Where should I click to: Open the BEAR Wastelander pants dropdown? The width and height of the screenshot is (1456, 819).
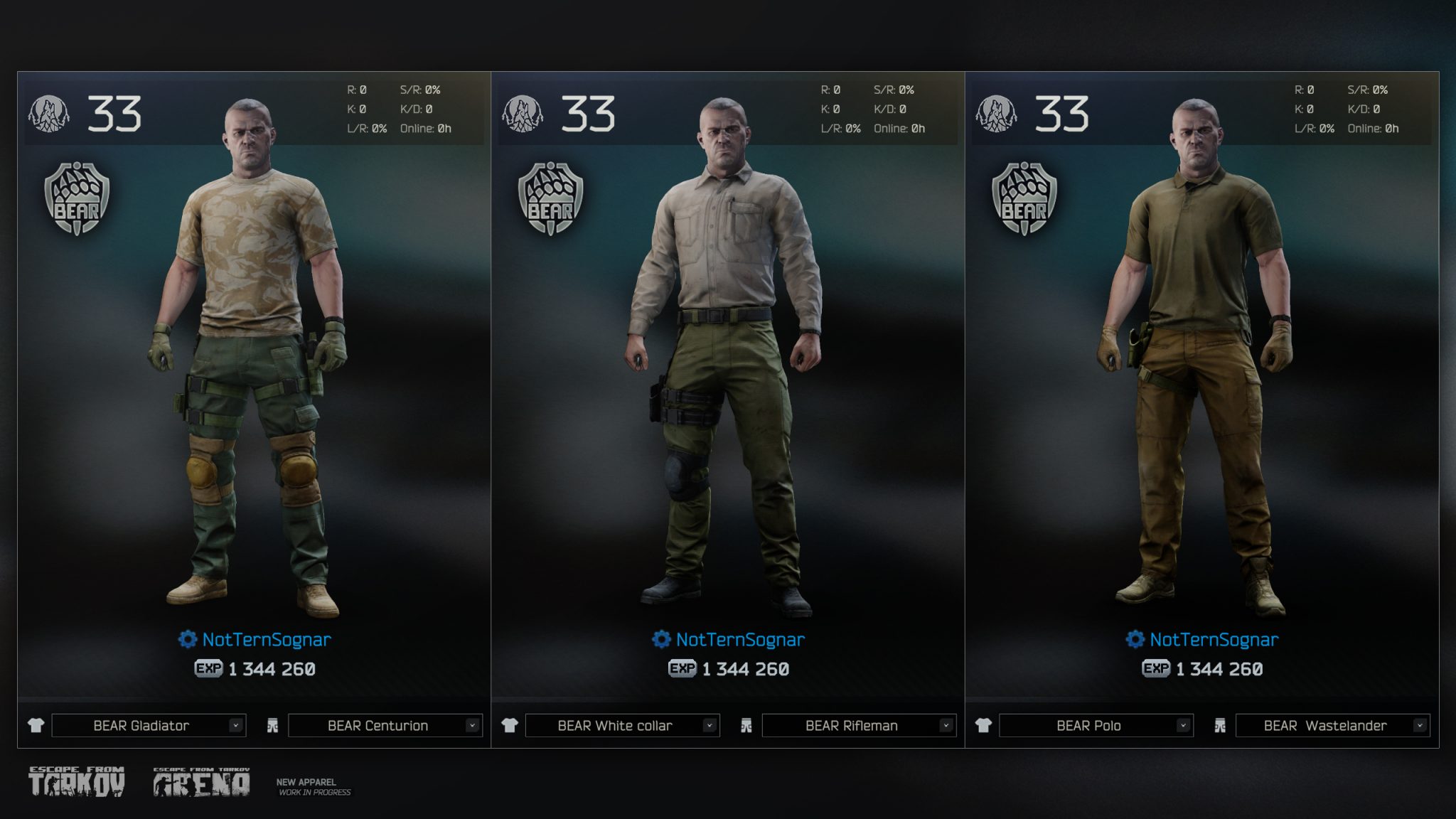coord(1332,725)
